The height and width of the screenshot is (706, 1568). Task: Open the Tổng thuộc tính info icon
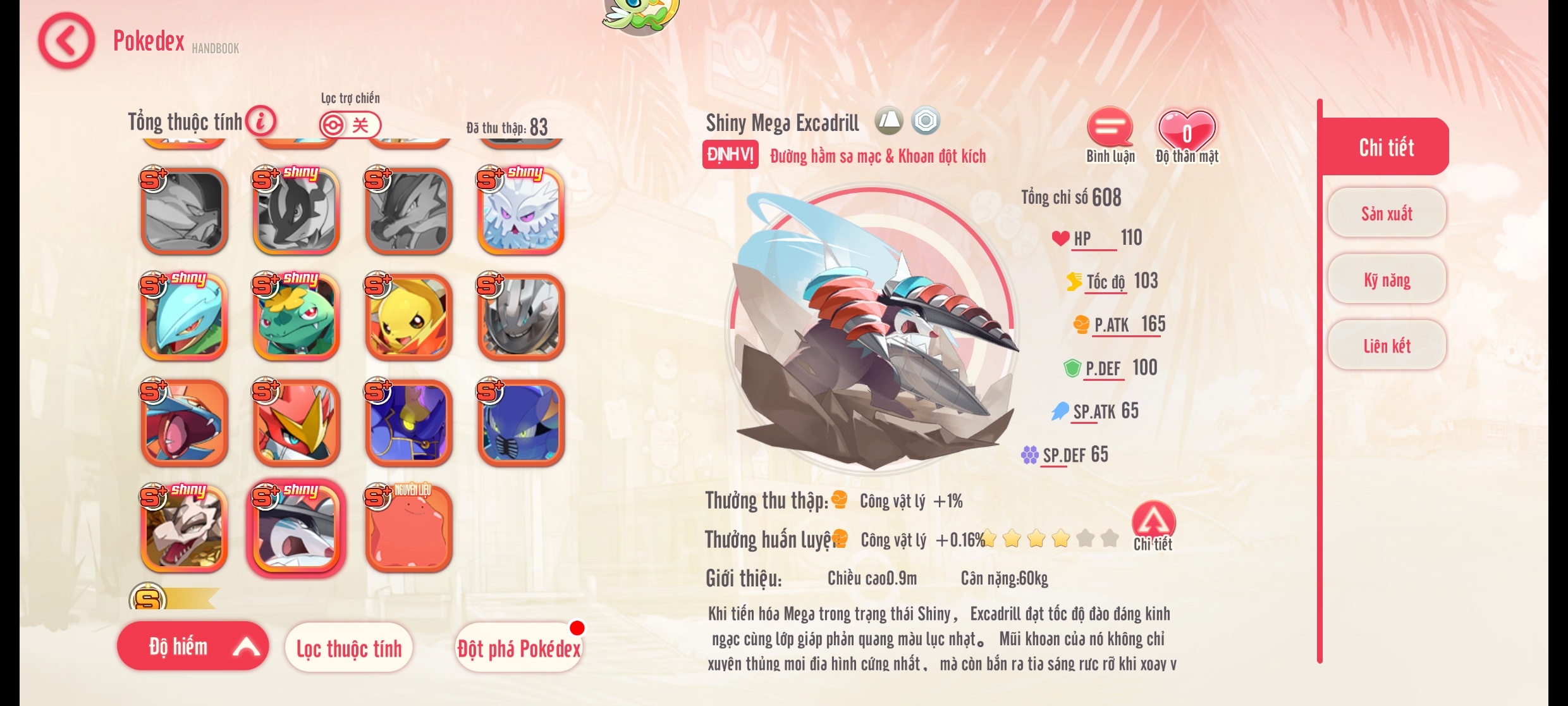pos(260,120)
